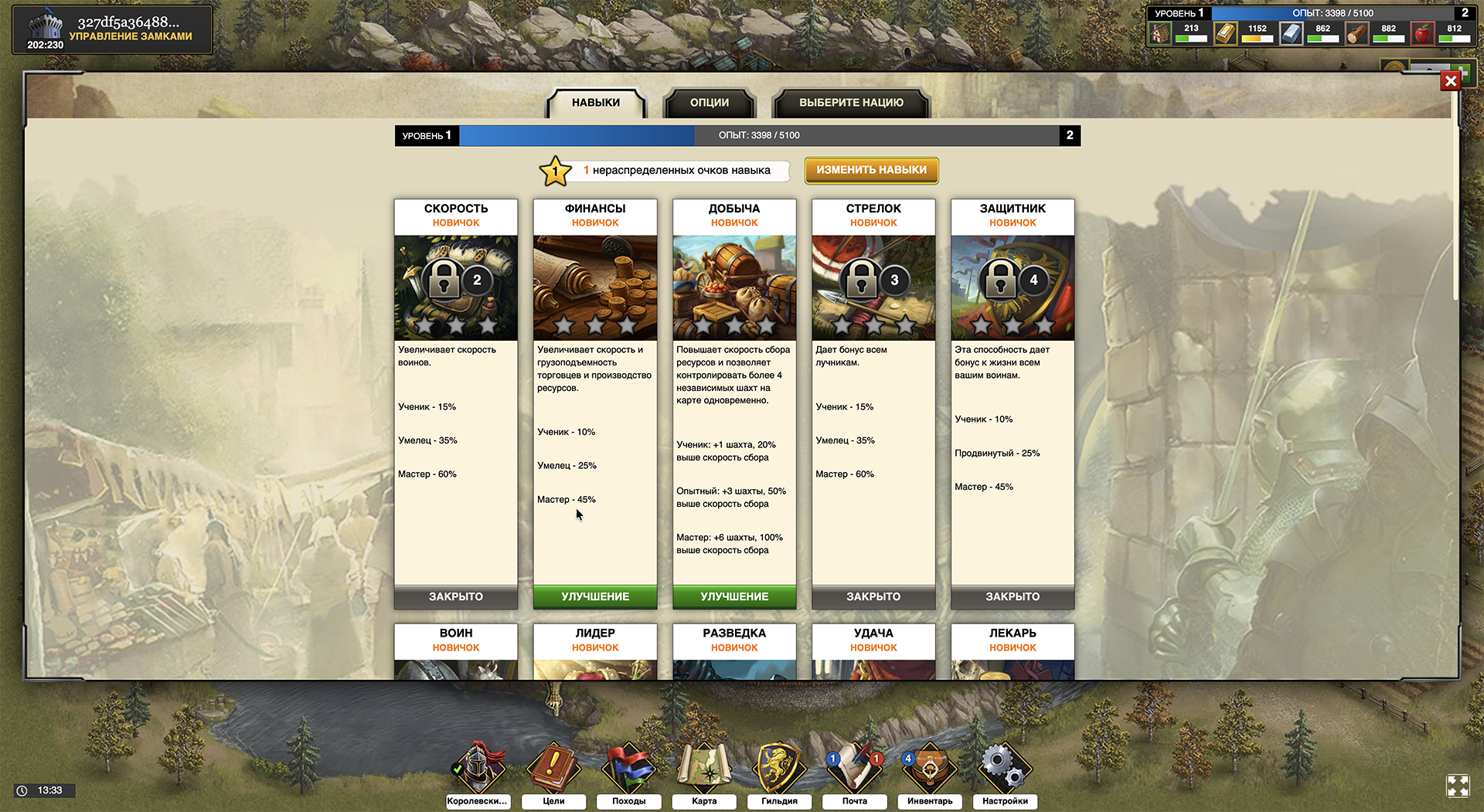Click the experience progress bar
The width and height of the screenshot is (1484, 812).
734,135
